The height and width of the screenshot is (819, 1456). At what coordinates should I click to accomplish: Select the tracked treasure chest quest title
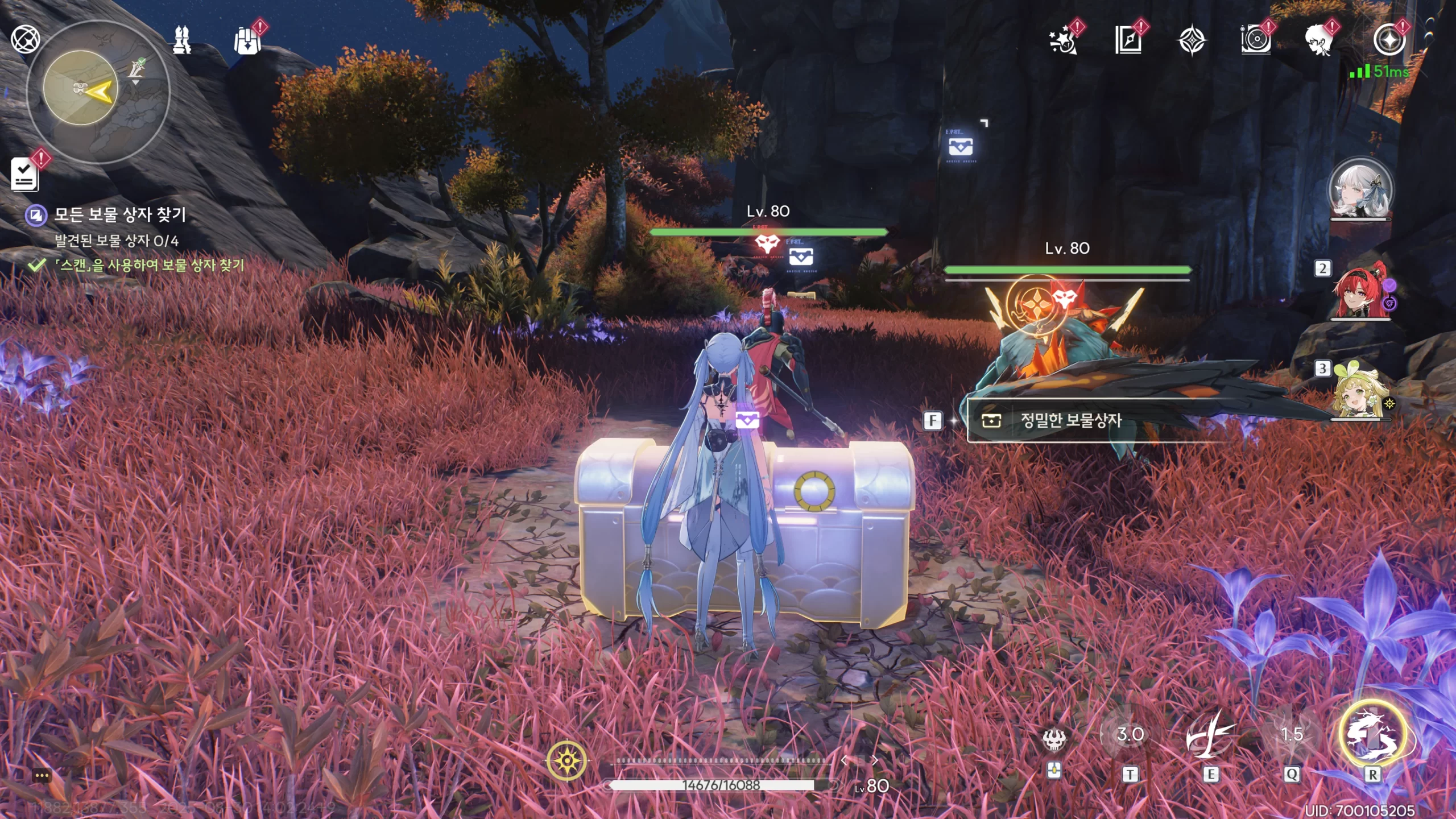(x=119, y=214)
